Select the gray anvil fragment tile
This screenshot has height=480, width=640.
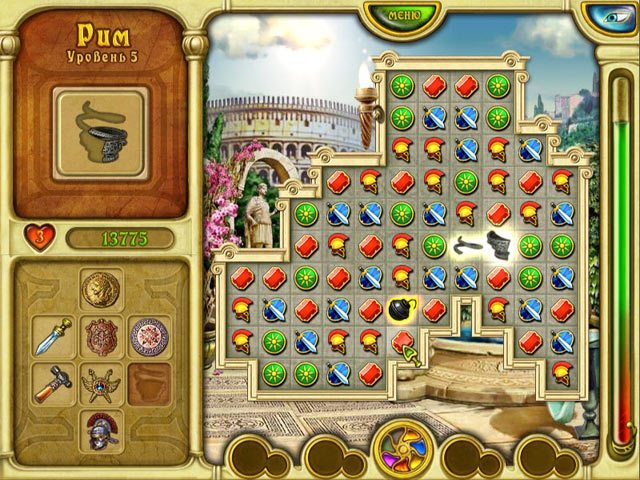pyautogui.click(x=500, y=244)
